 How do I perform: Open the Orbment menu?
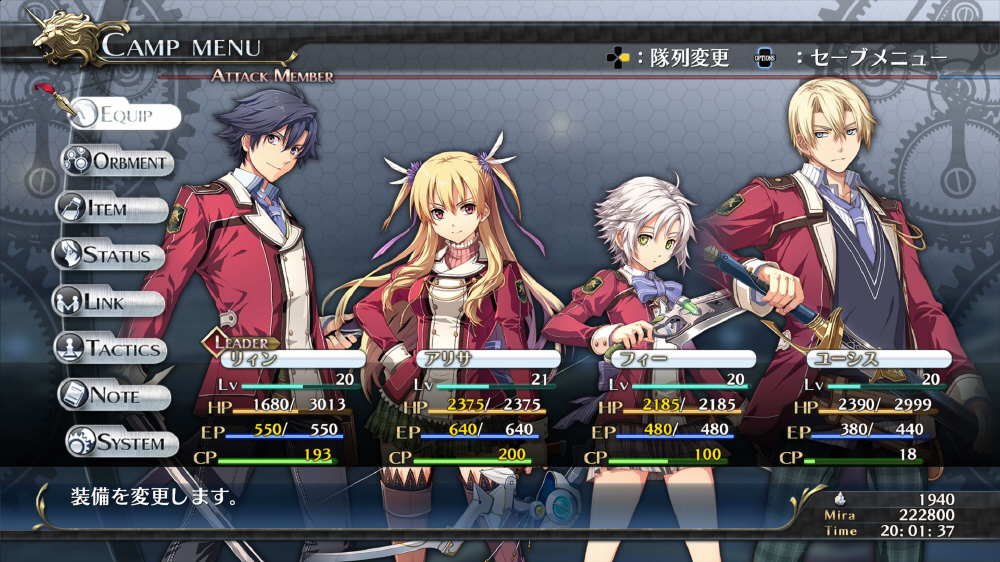118,161
